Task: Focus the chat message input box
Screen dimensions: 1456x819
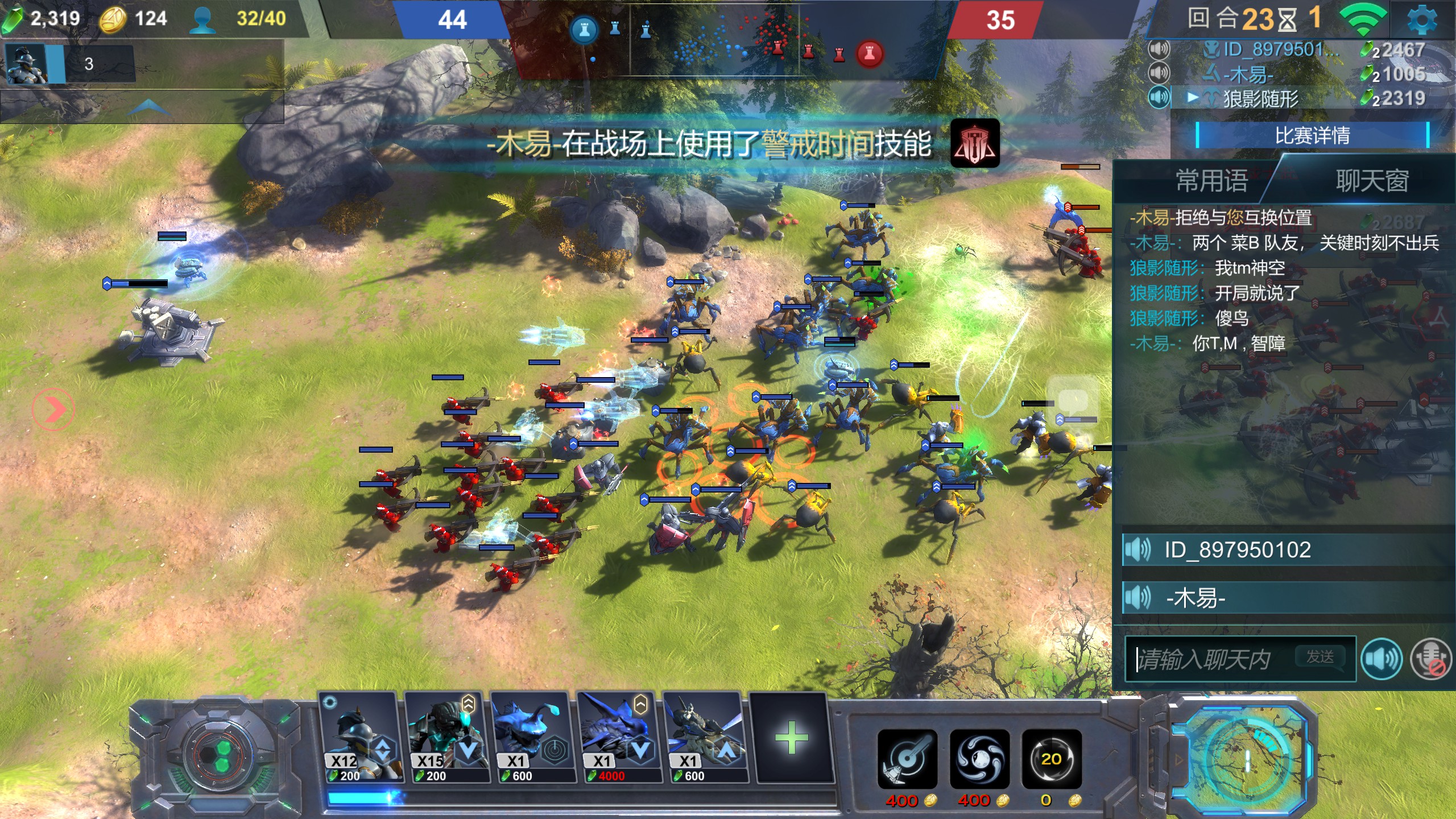Action: pos(1211,659)
